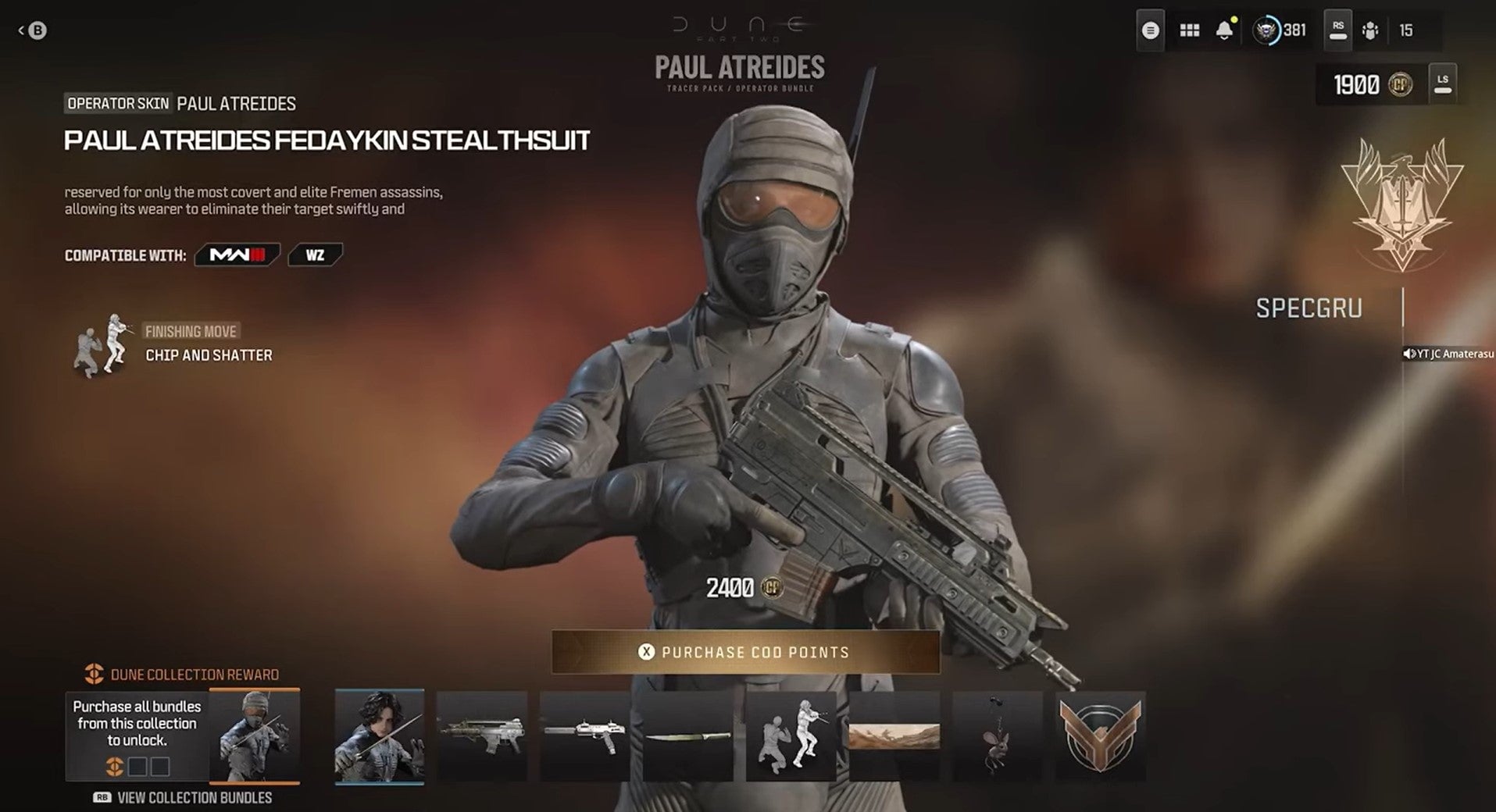The width and height of the screenshot is (1496, 812).
Task: Select the Operator Skin label tab
Action: (117, 103)
